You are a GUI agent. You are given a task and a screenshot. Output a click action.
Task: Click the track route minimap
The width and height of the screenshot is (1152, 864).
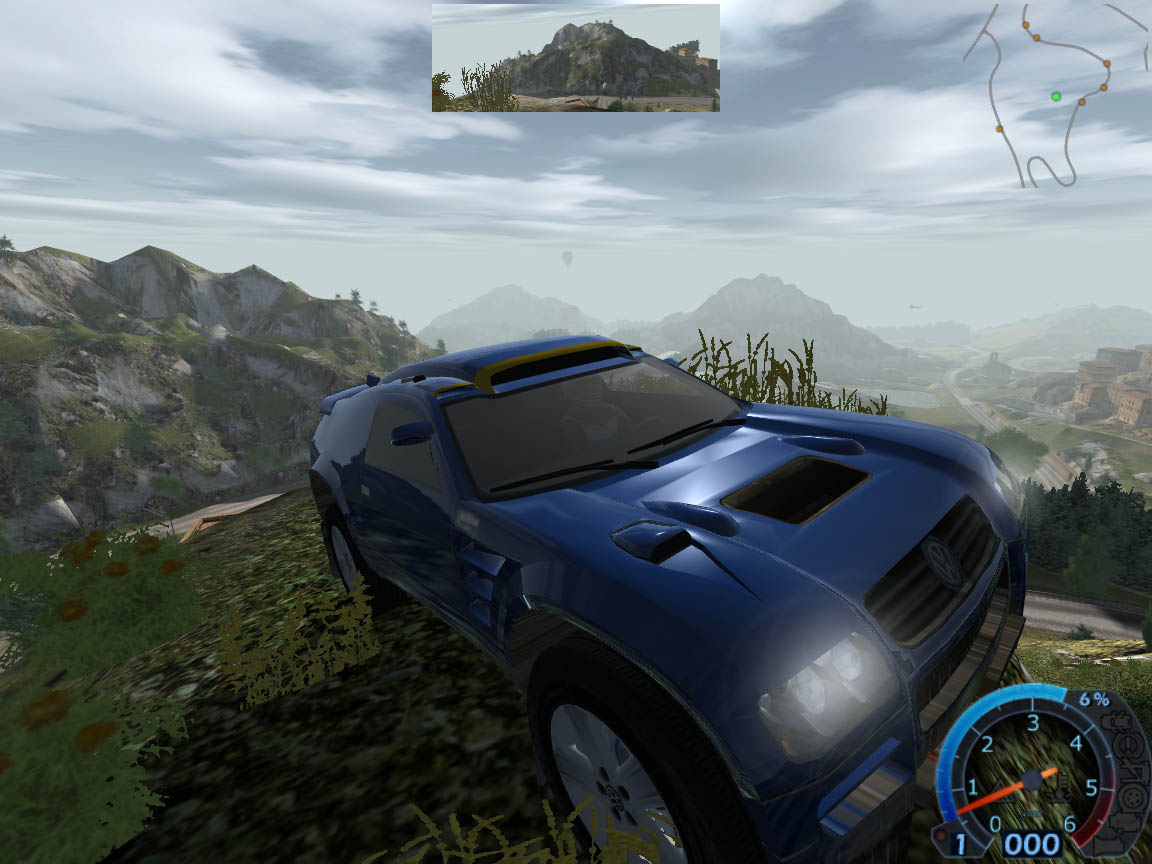pyautogui.click(x=1055, y=95)
